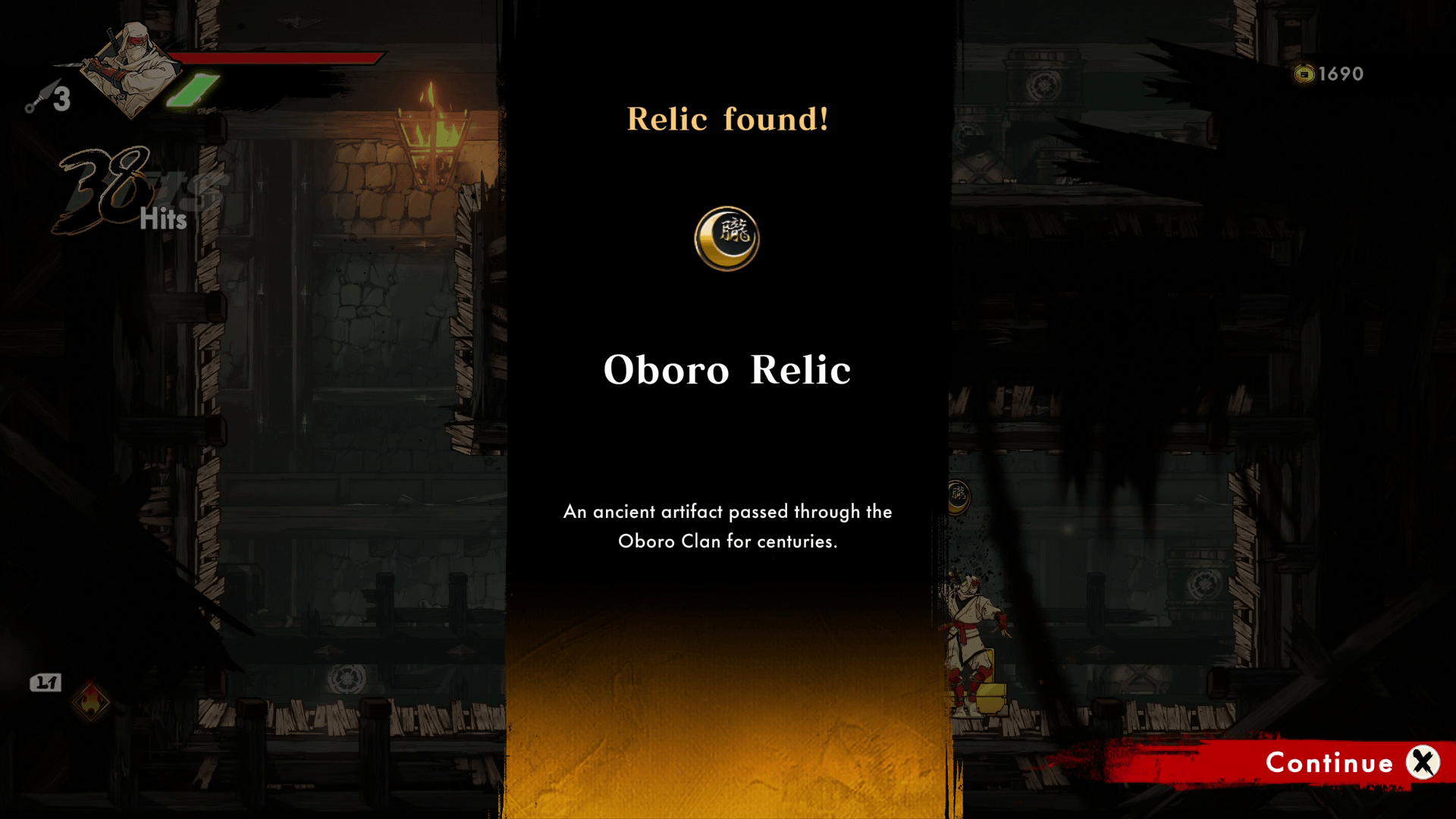
Task: Click the flame ninpo ability icon
Action: (x=90, y=701)
